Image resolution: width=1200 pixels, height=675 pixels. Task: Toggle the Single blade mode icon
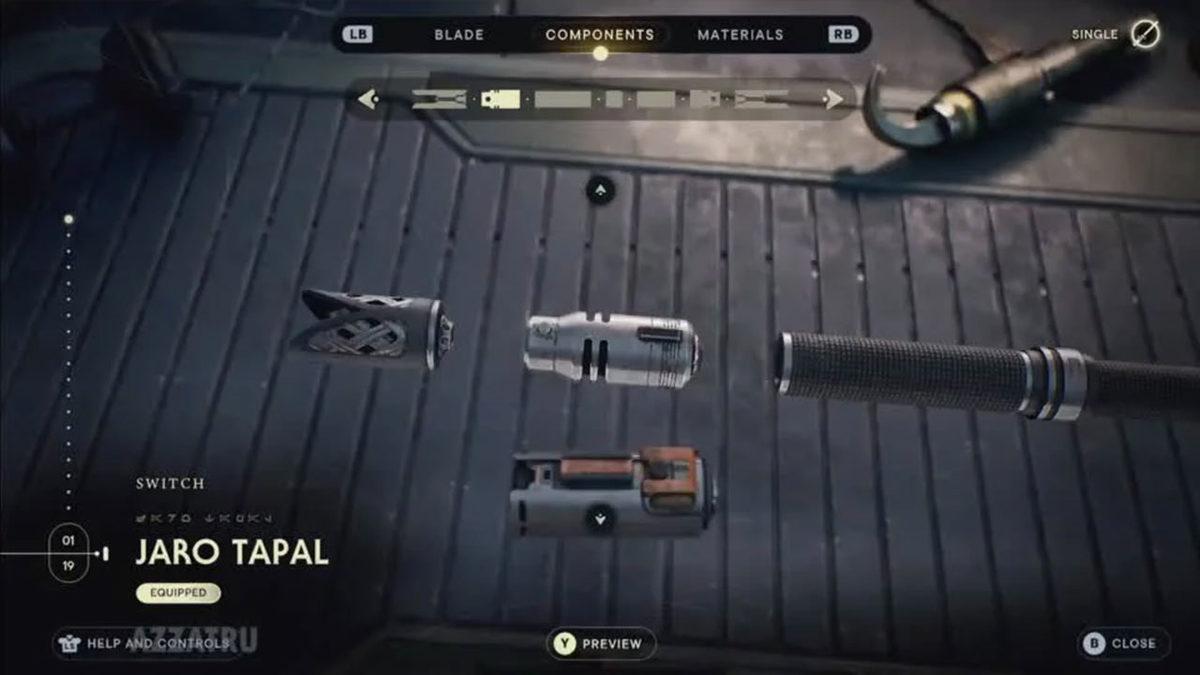(x=1145, y=34)
